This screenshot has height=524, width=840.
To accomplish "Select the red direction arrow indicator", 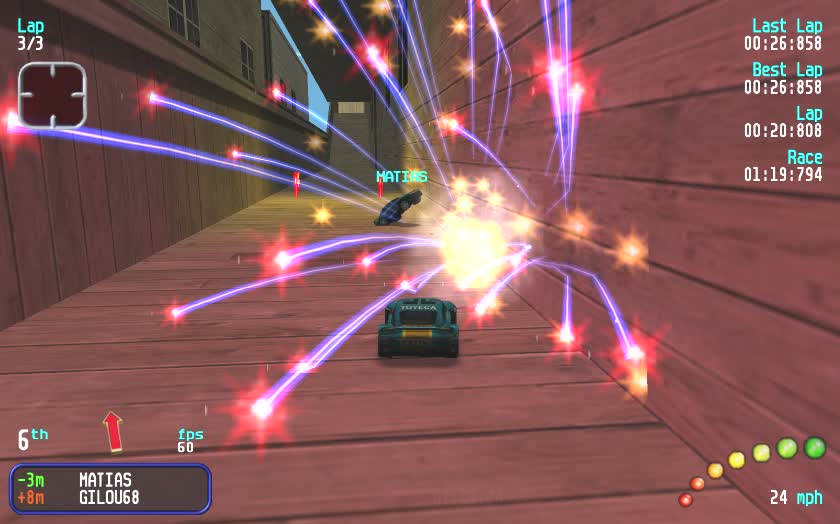I will coord(113,431).
